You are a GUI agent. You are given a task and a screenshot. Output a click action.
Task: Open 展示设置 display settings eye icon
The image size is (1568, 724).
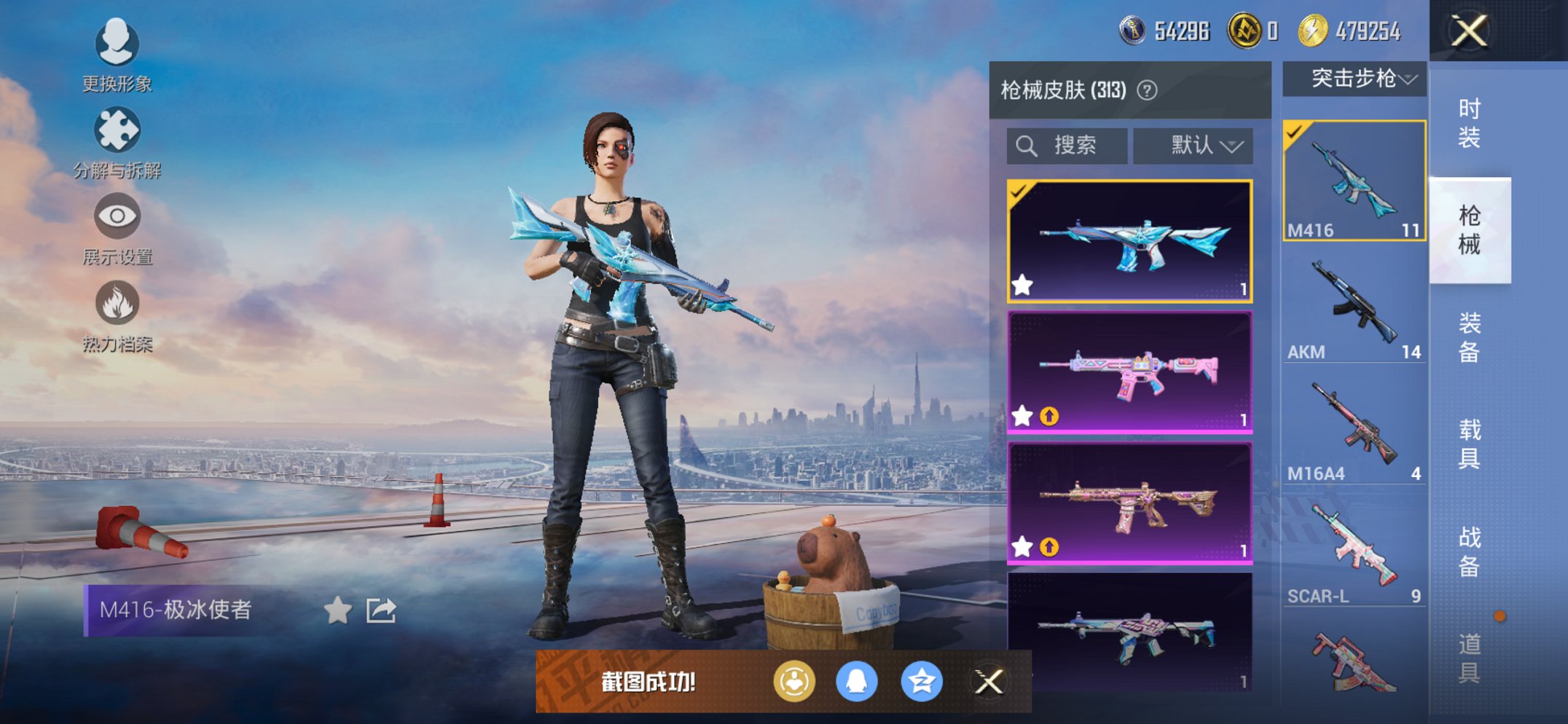click(x=117, y=217)
